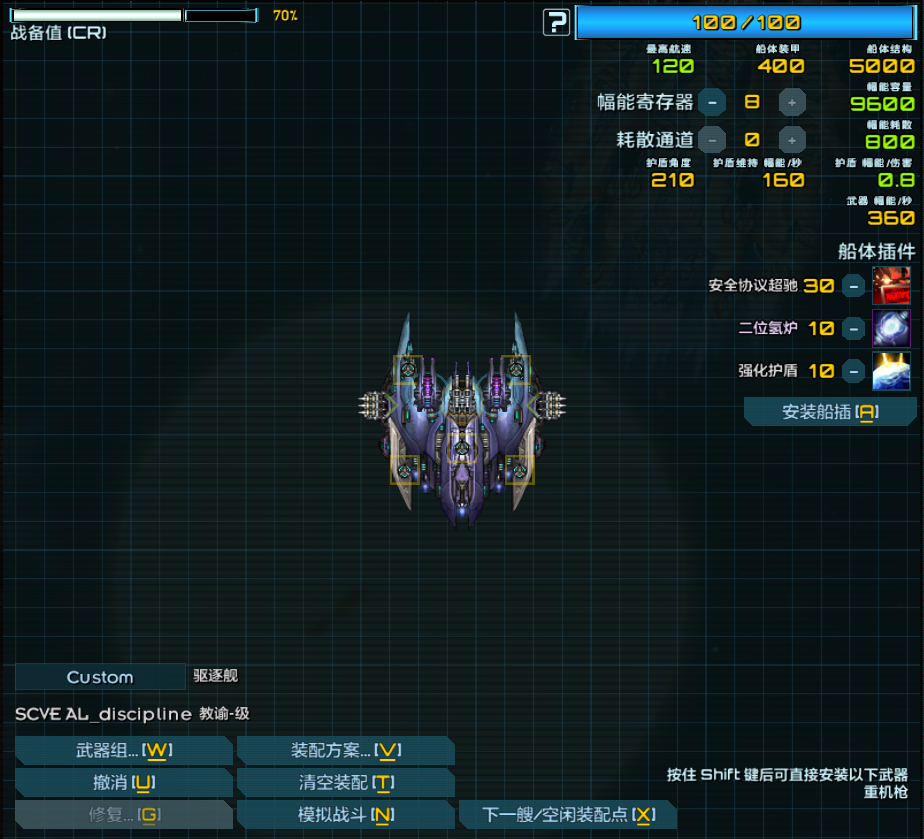
Task: Start 模拟战斗 simulation
Action: pos(346,815)
